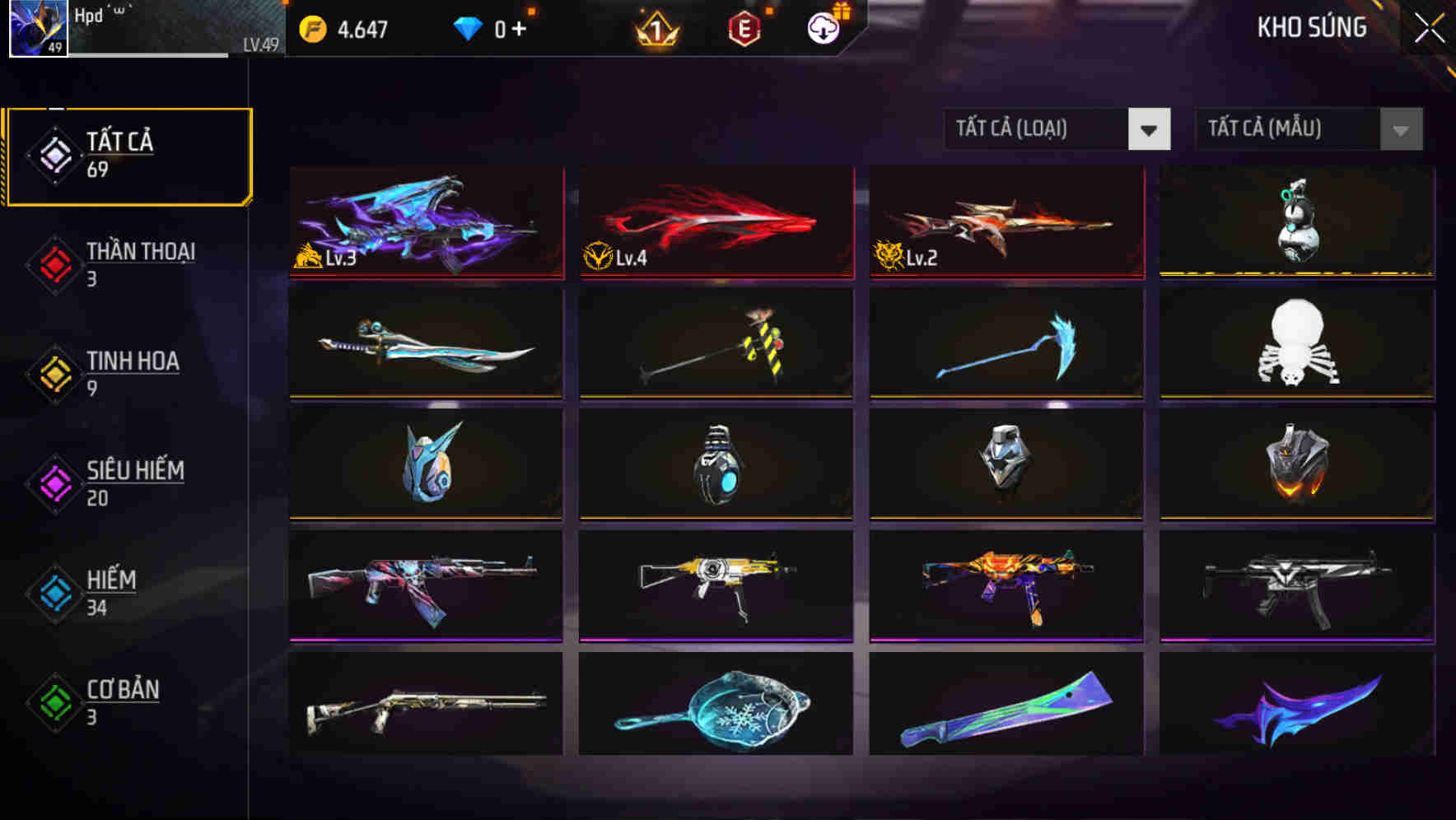Click the player name Hpd
1456x820 pixels.
pyautogui.click(x=88, y=15)
